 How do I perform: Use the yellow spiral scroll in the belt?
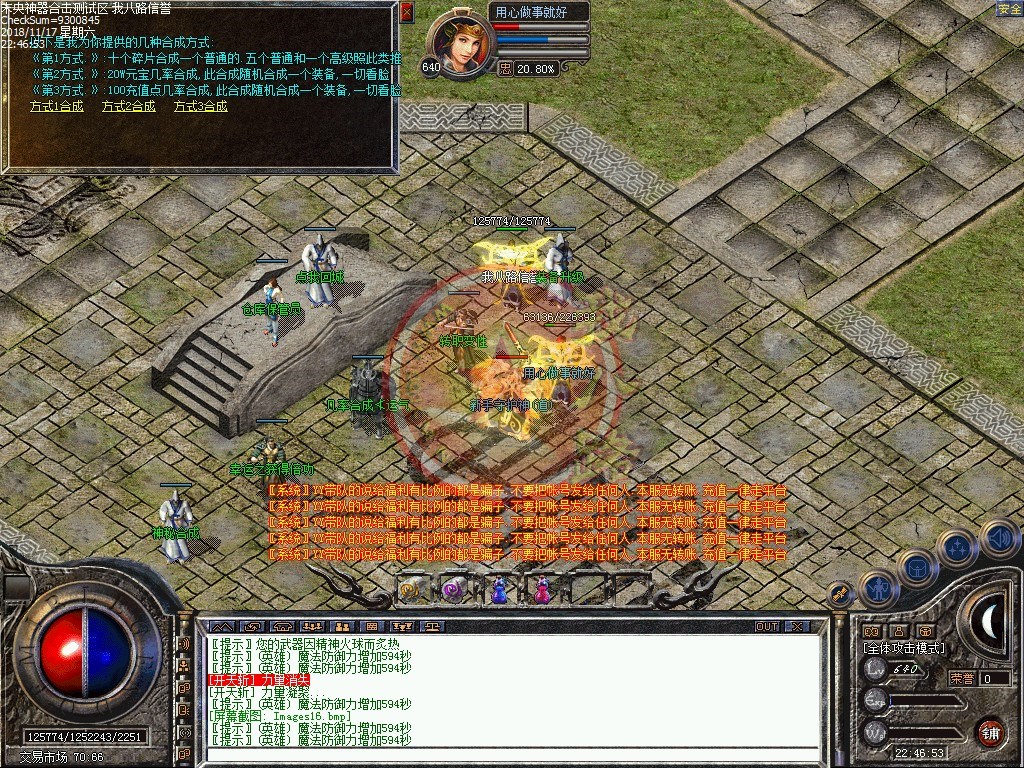(x=411, y=591)
